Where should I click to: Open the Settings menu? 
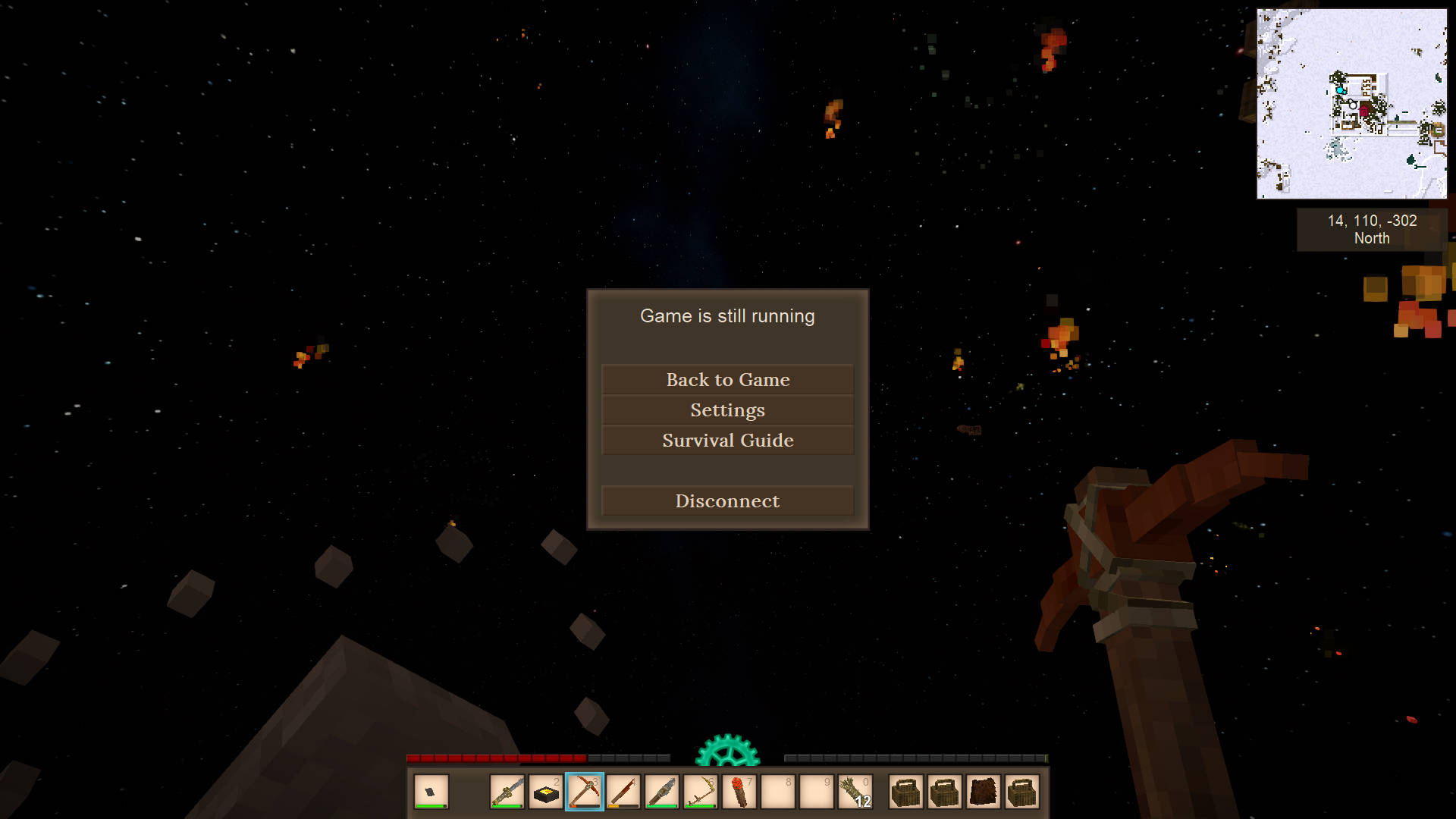[727, 409]
